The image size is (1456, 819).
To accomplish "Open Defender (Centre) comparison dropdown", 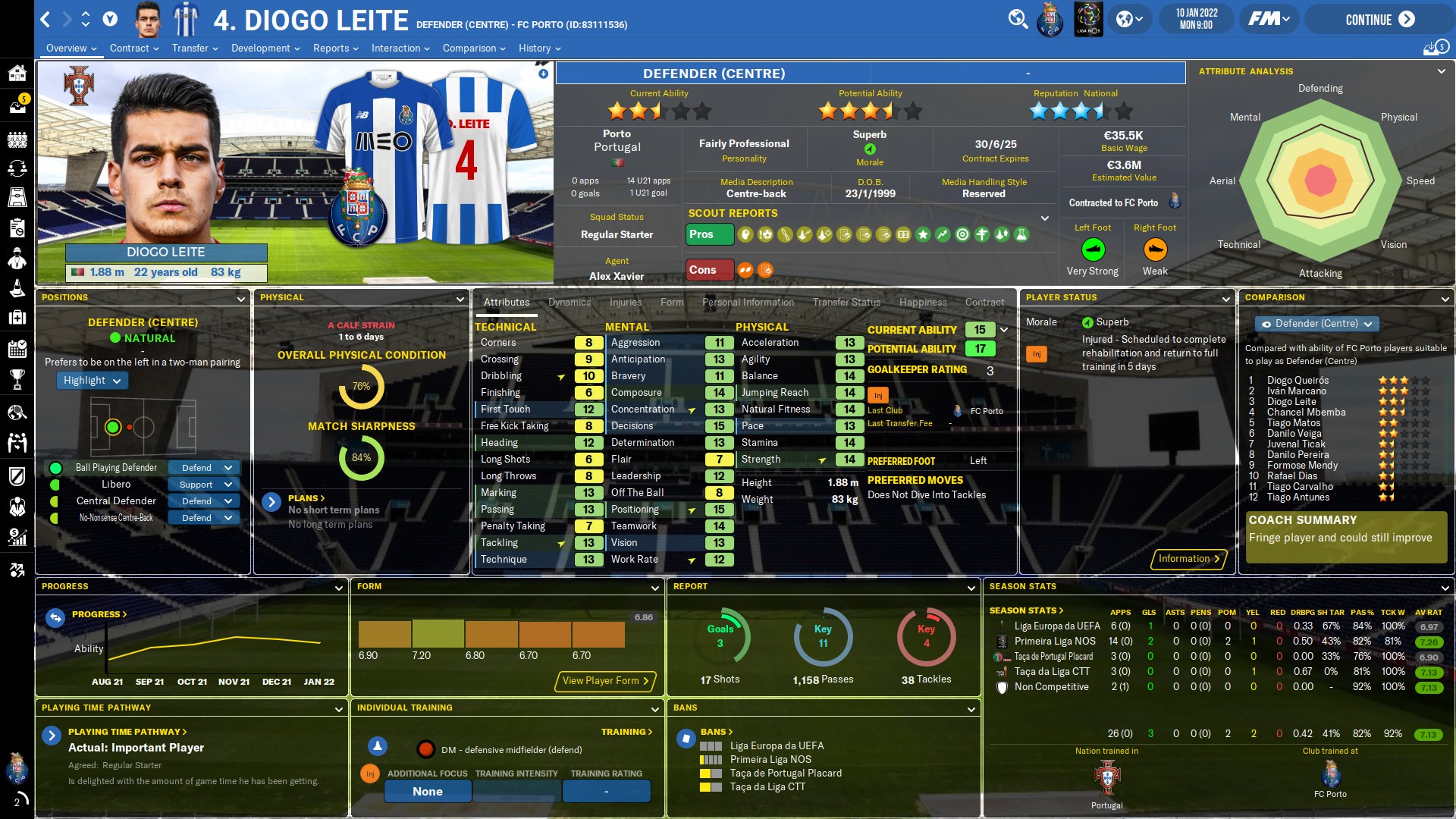I will 1316,324.
